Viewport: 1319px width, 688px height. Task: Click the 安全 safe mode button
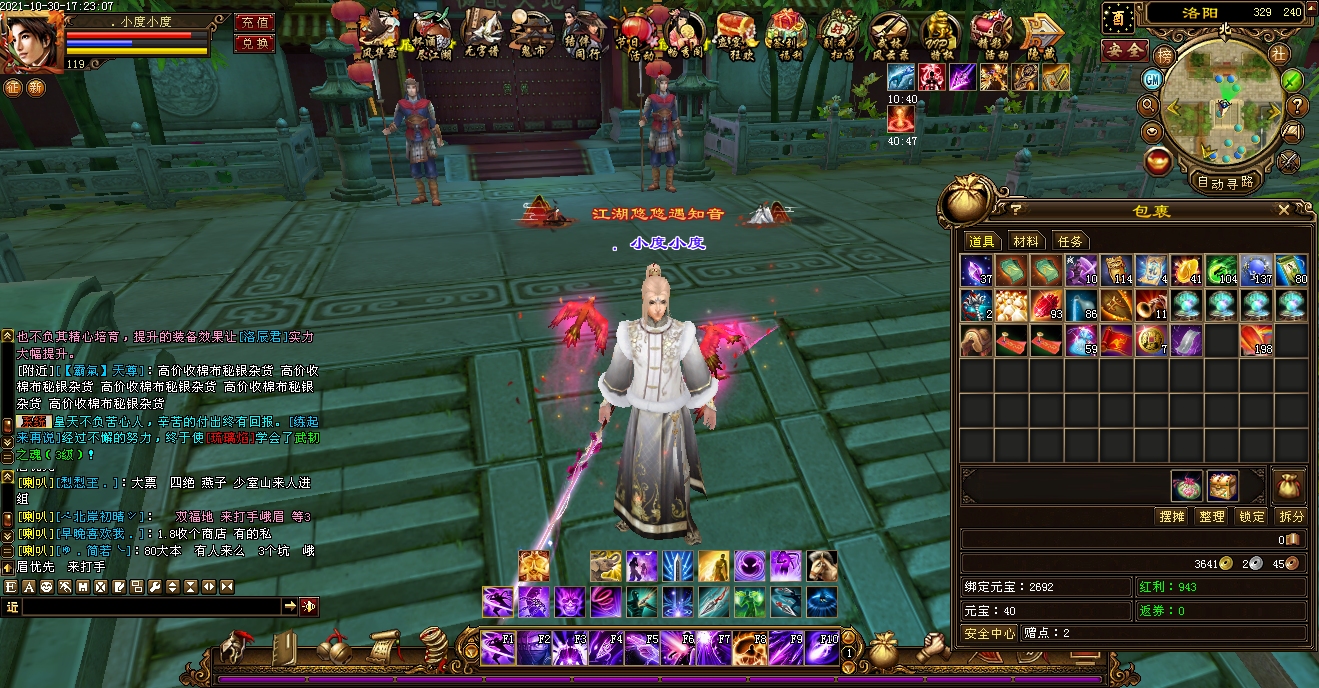[x=1124, y=48]
